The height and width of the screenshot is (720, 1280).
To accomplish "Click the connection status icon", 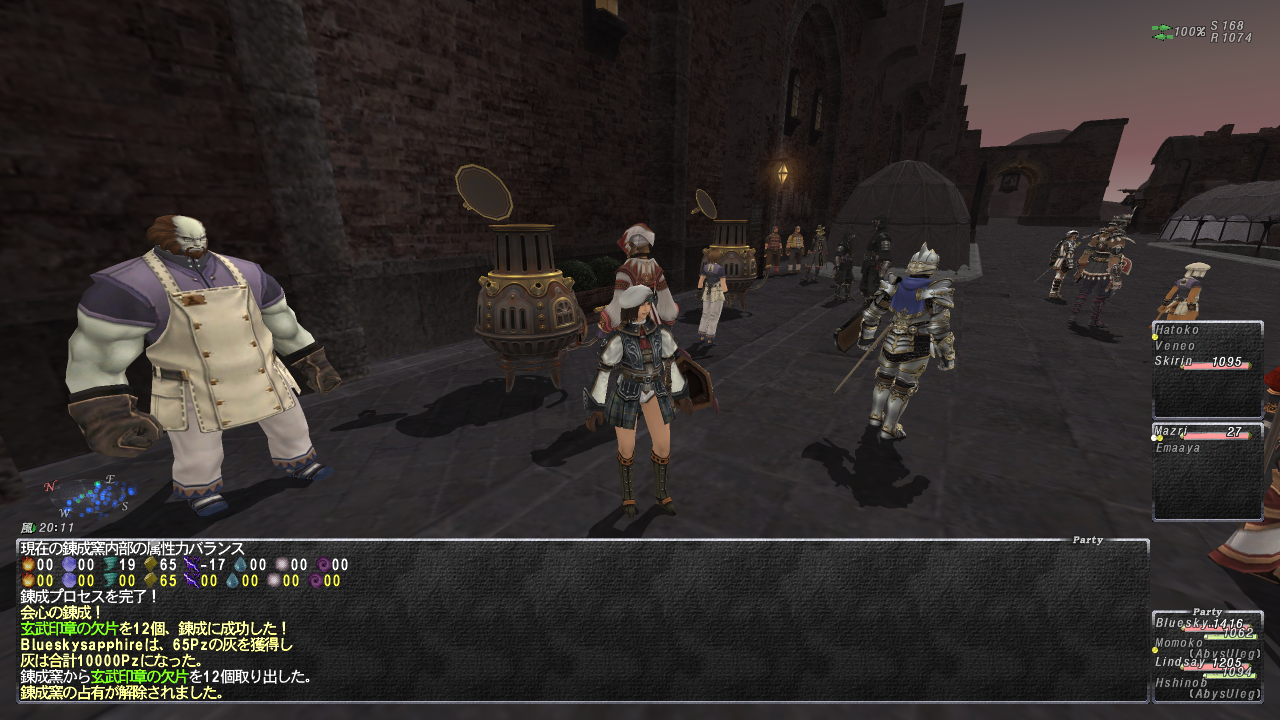I will point(1161,32).
